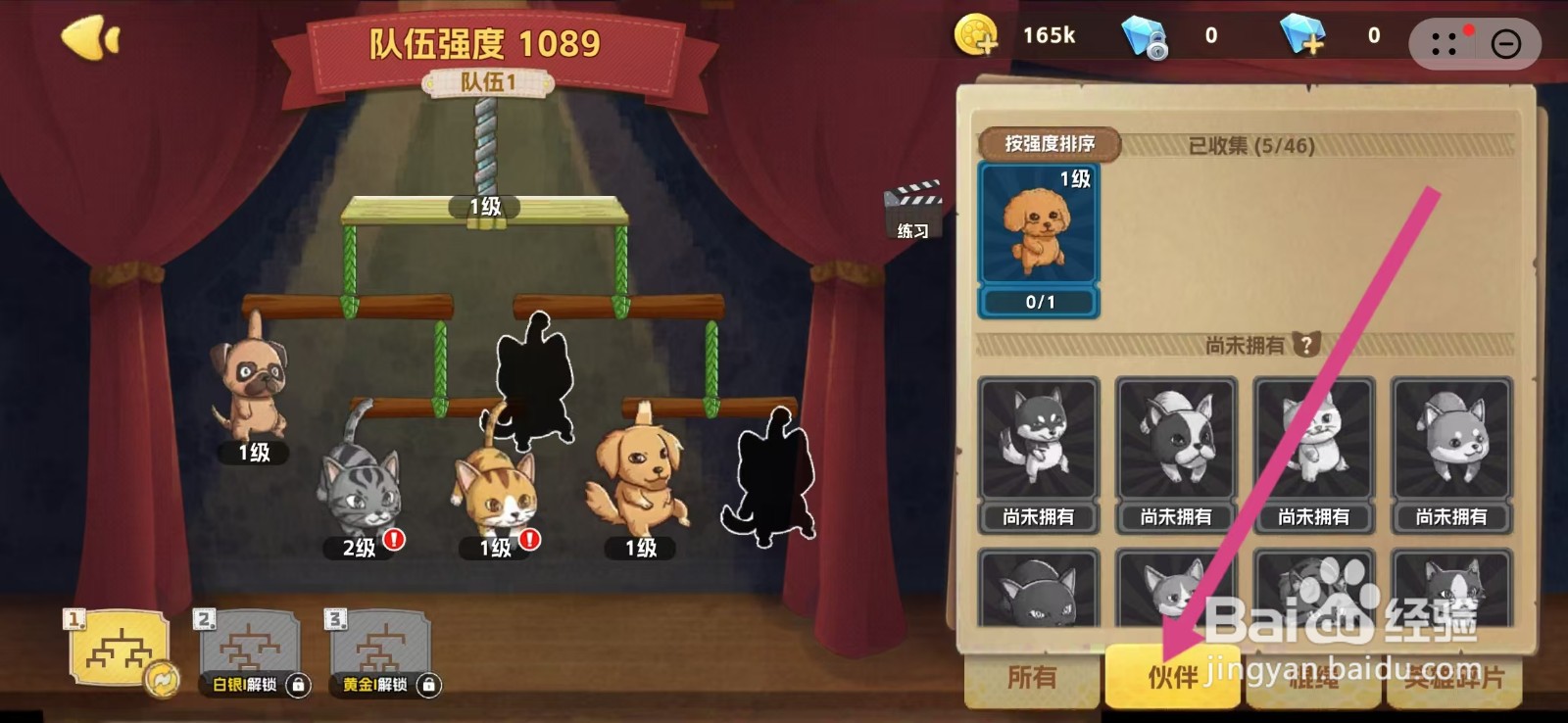Screen dimensions: 1568x723
Task: Click the gold coin plus icon to add coins
Action: (x=974, y=35)
